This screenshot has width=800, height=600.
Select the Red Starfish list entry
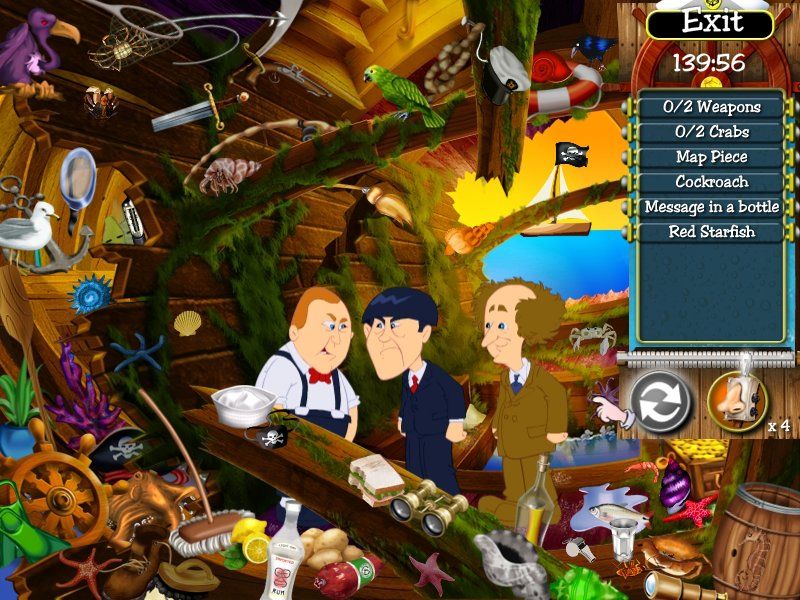click(712, 232)
